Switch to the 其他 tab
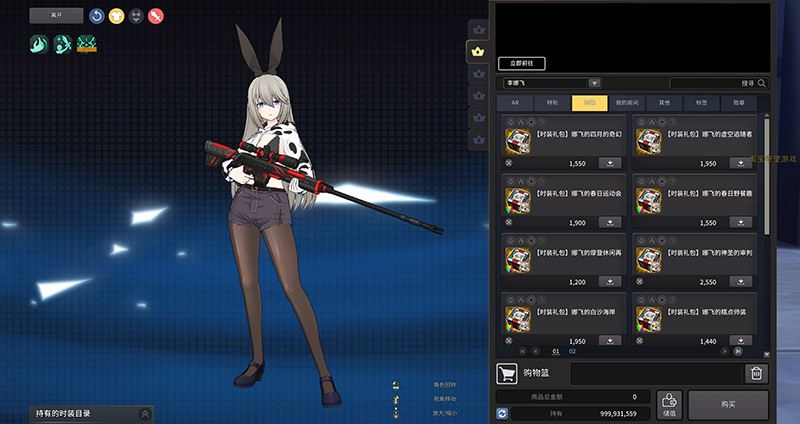 664,102
